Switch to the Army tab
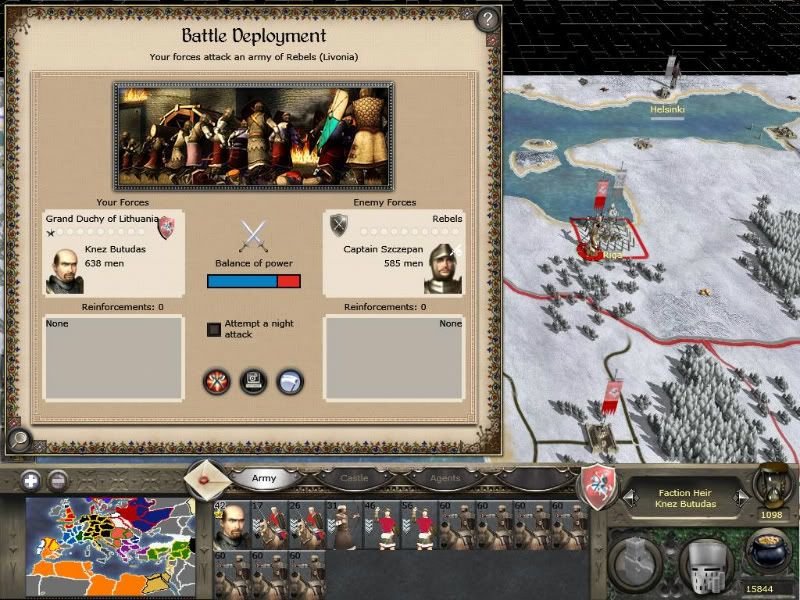The height and width of the screenshot is (600, 800). click(264, 479)
